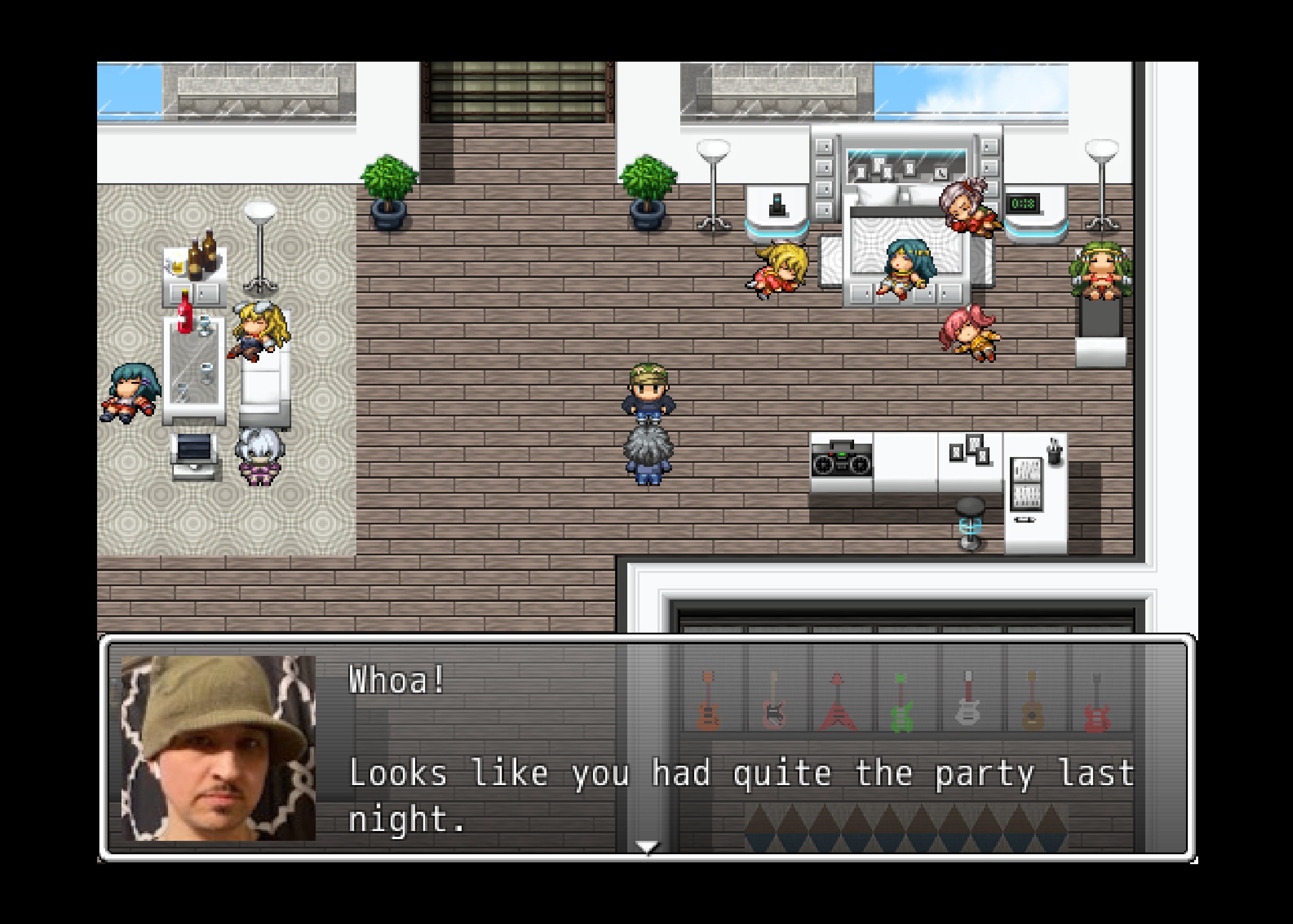The width and height of the screenshot is (1293, 924).
Task: Advance dialogue with the white continue arrow
Action: click(x=647, y=847)
